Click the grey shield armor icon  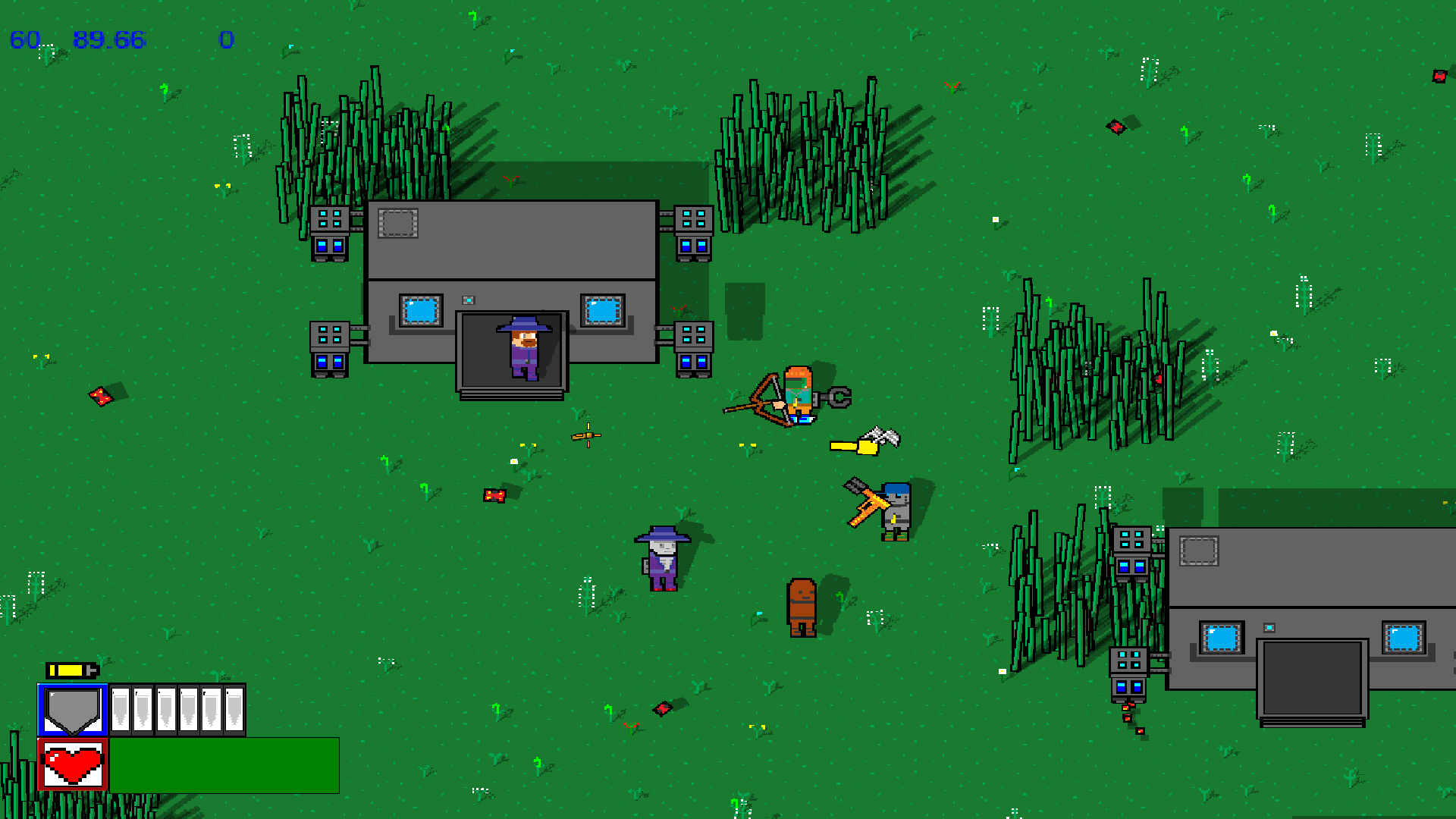73,711
